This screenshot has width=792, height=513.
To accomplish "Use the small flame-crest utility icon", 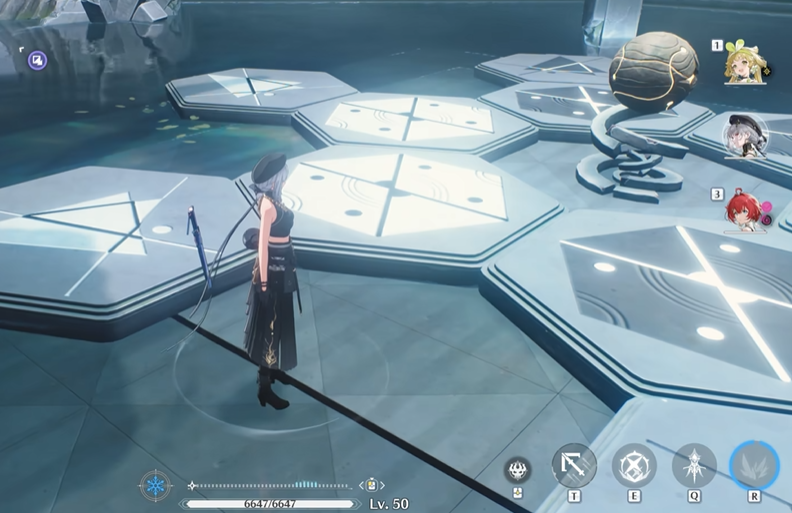I will click(x=518, y=470).
